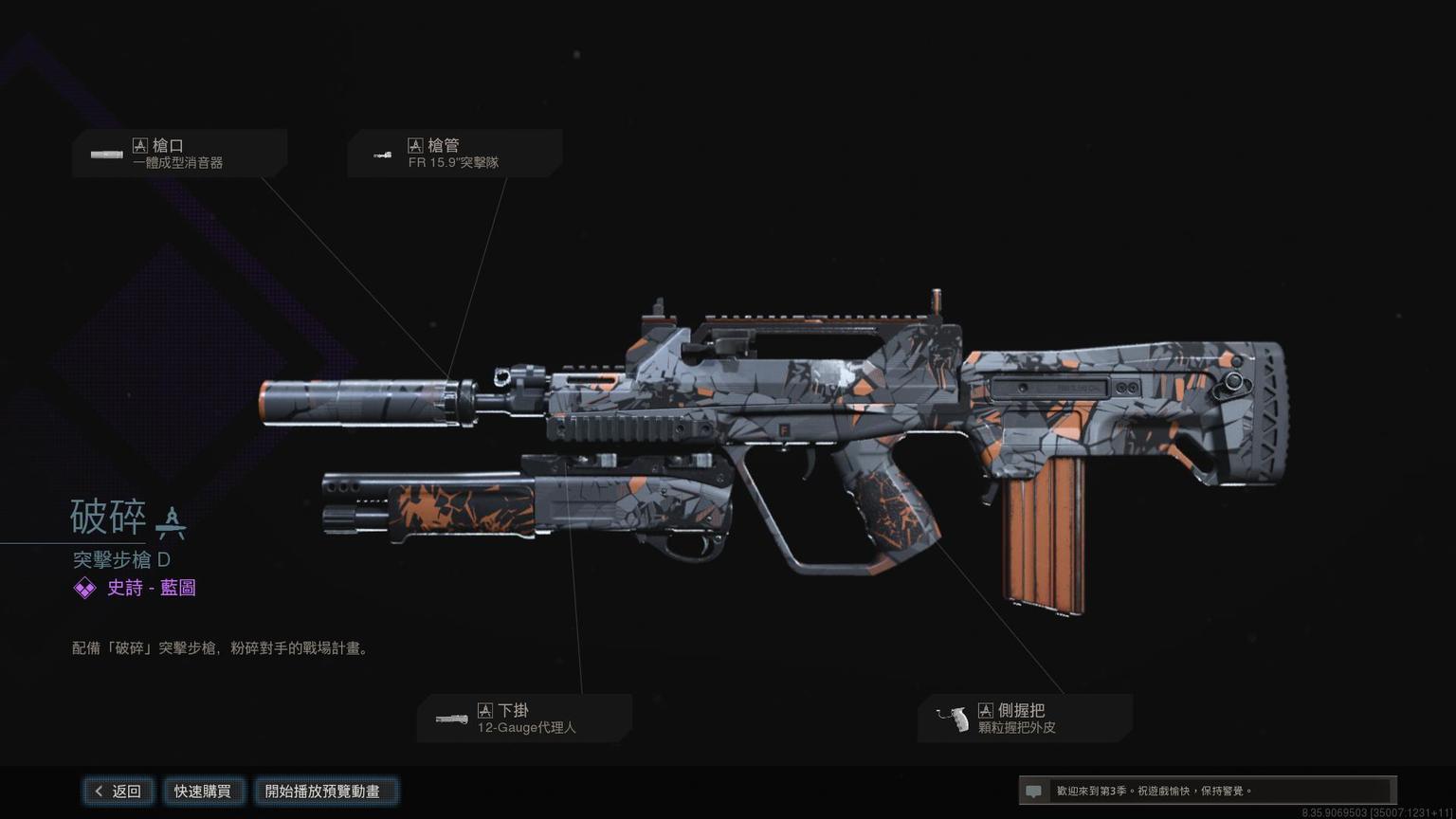Open the 槍口 muzzle attachment slot
The height and width of the screenshot is (819, 1456).
[x=179, y=154]
